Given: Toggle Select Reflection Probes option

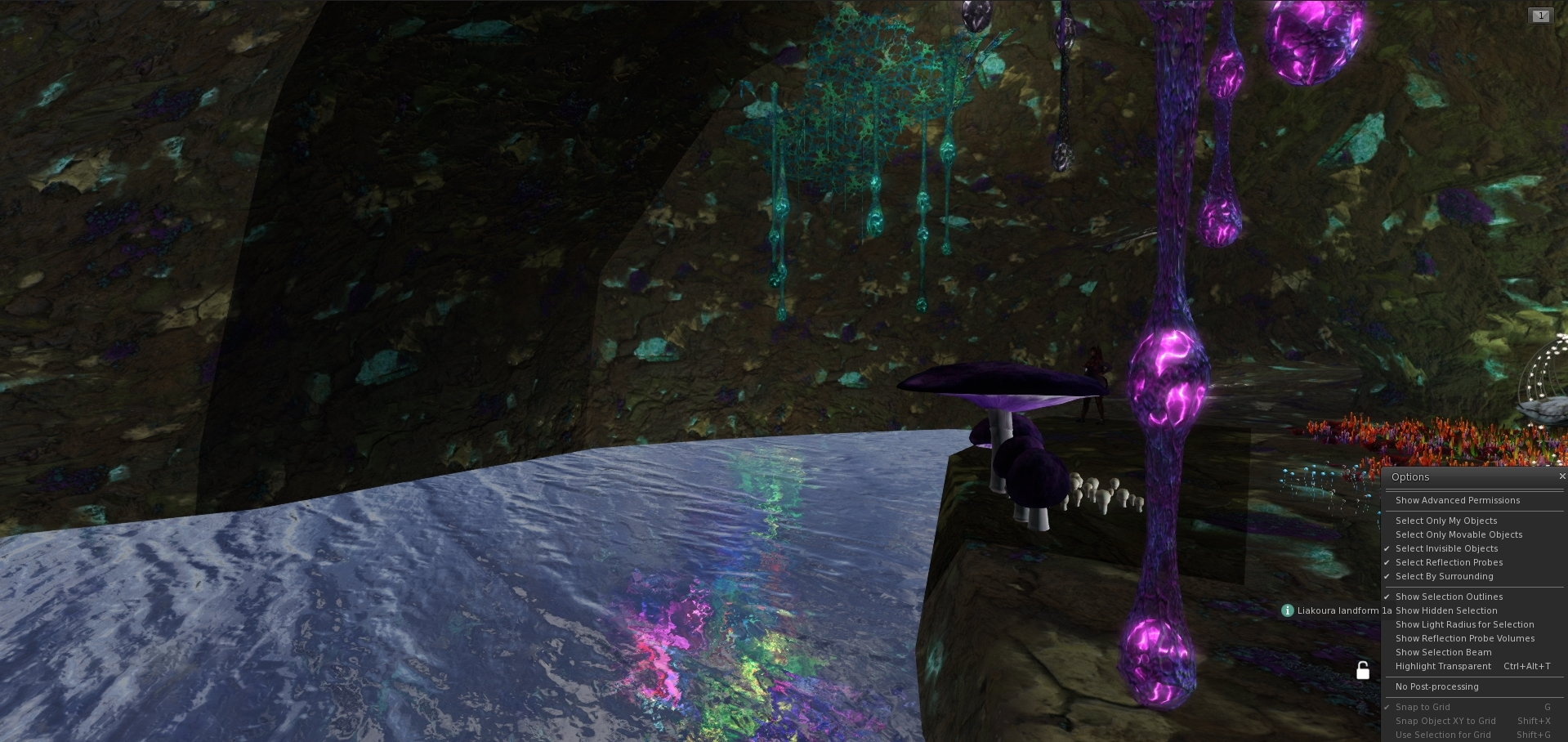Looking at the screenshot, I should (x=1449, y=562).
